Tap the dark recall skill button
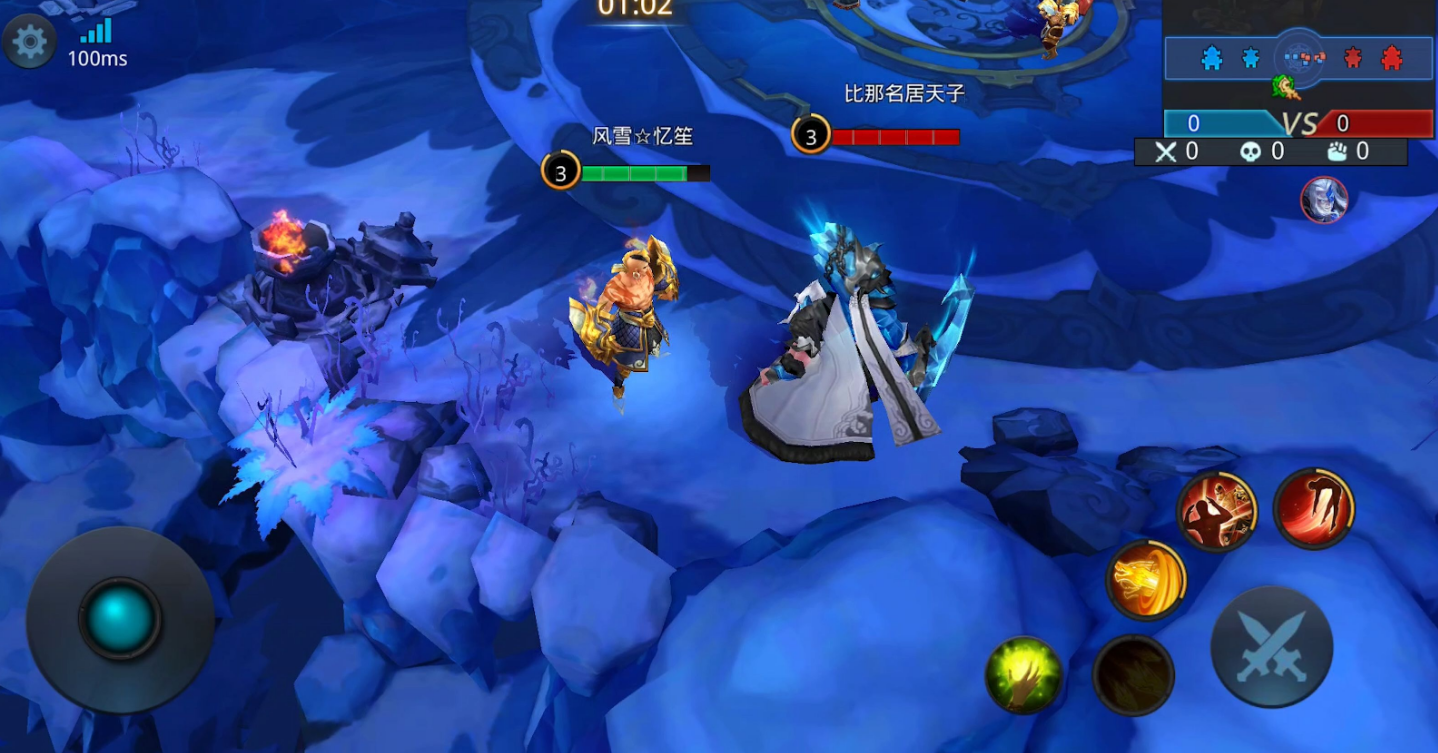 (x=1133, y=675)
